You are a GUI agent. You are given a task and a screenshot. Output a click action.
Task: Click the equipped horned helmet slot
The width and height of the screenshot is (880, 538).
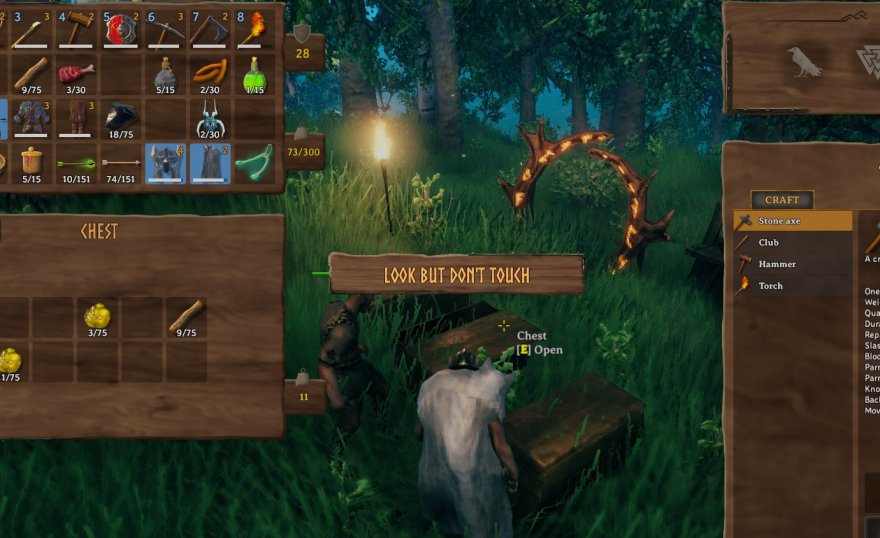(x=166, y=163)
